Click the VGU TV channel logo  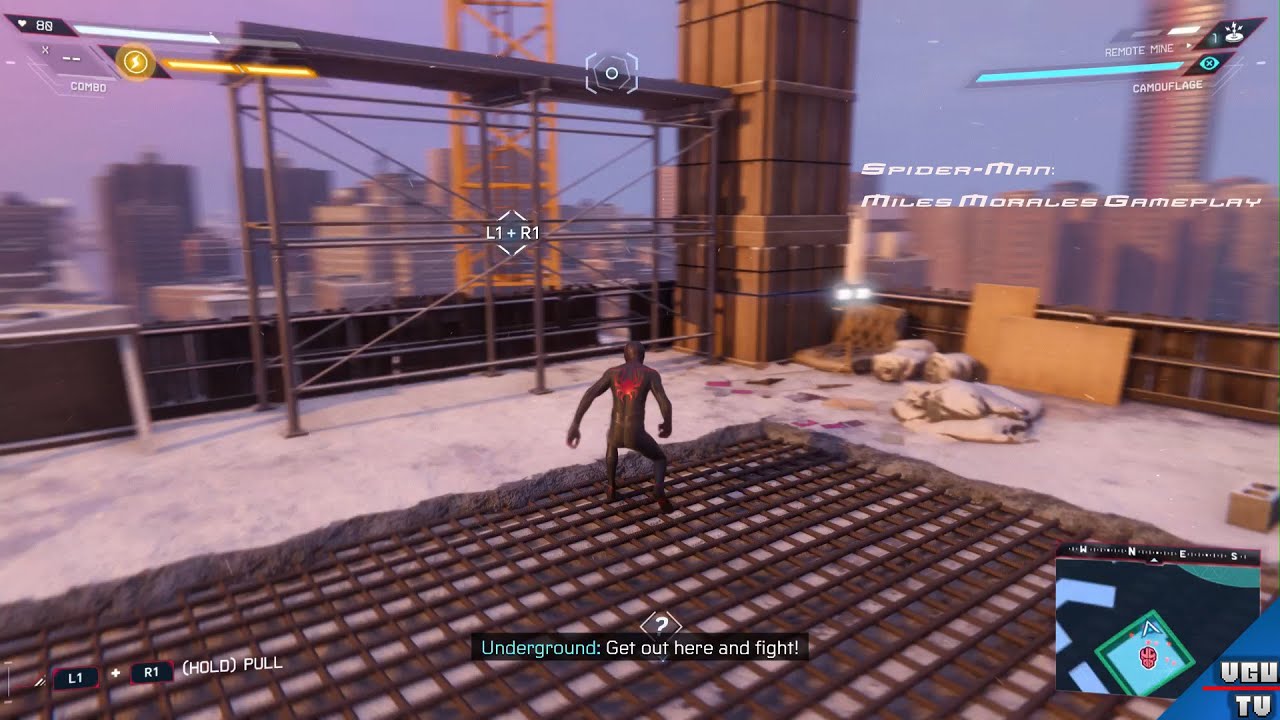point(1245,688)
